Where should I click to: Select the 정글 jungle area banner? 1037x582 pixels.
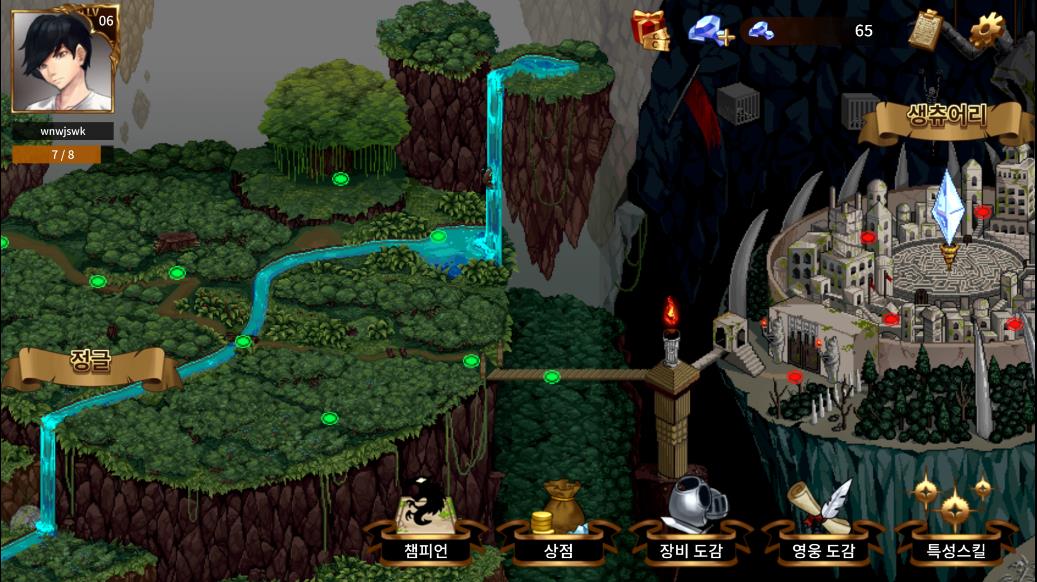pyautogui.click(x=90, y=362)
